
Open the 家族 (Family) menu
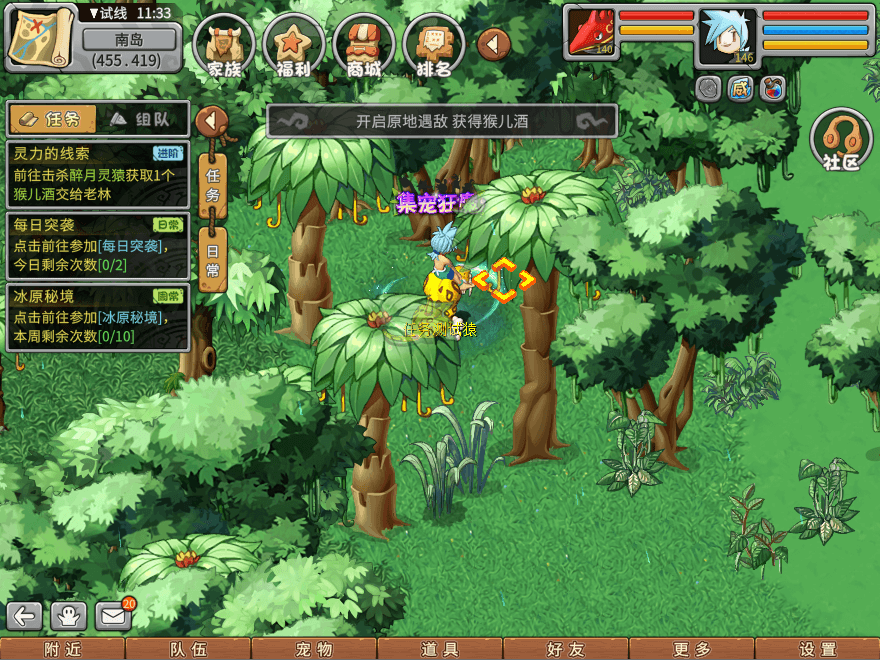coord(225,47)
